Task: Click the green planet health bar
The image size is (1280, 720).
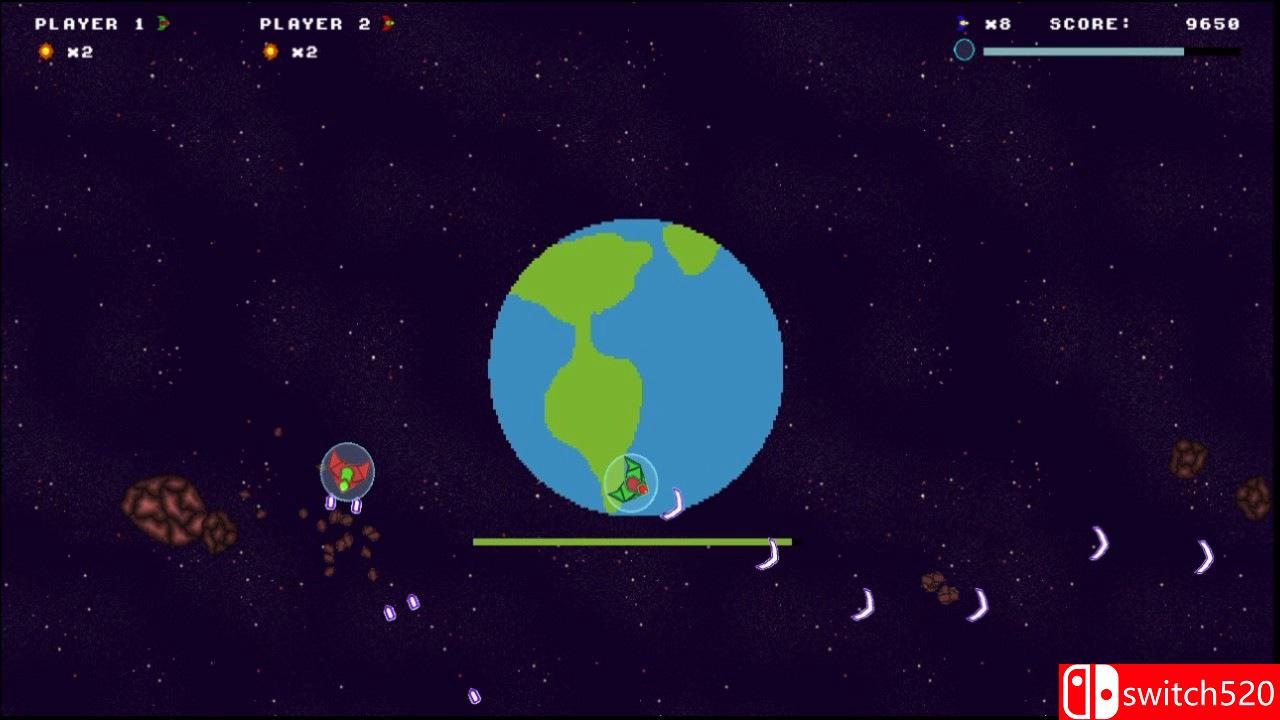Action: [632, 541]
